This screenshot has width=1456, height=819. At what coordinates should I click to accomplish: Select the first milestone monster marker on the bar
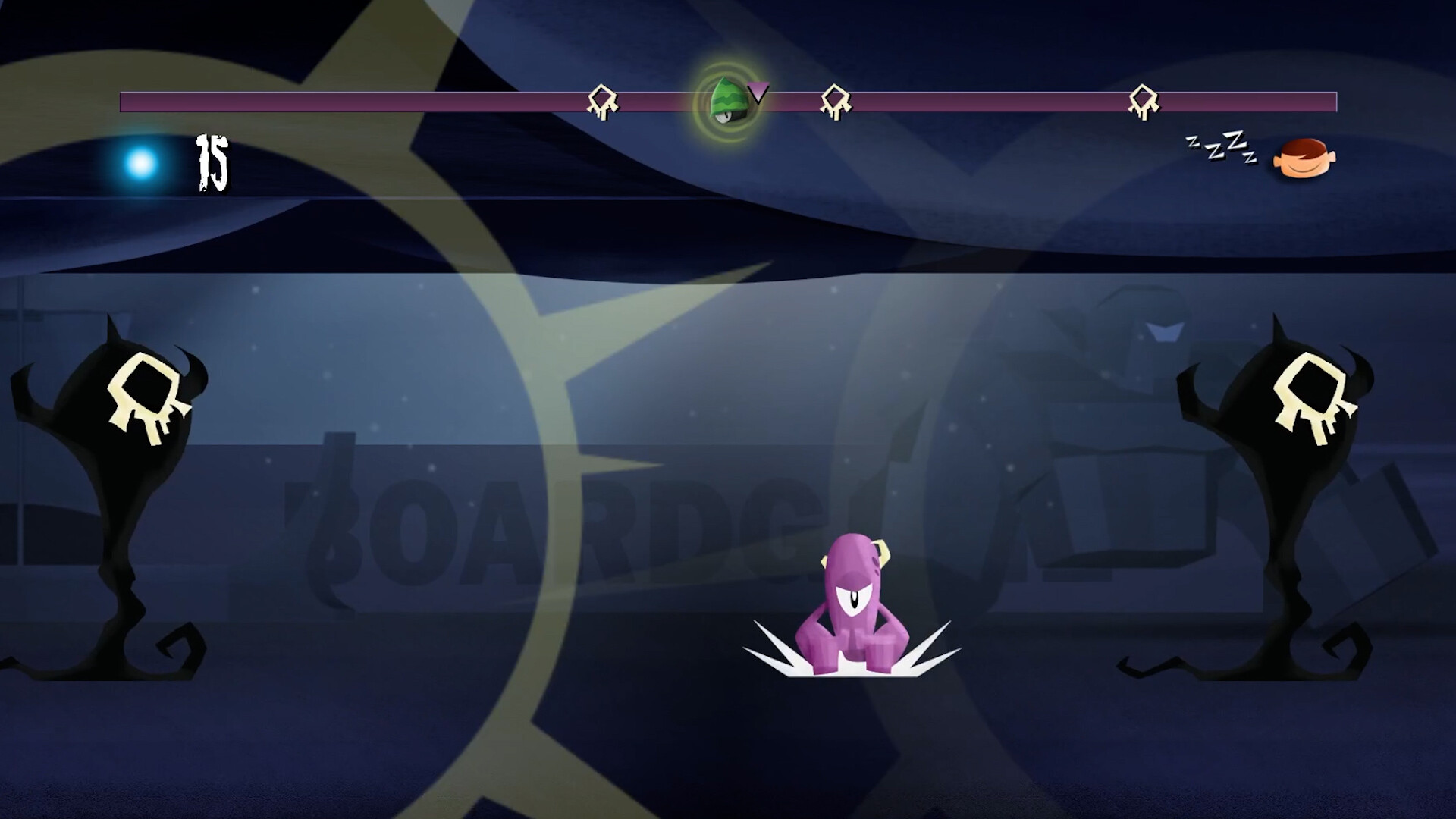click(601, 99)
